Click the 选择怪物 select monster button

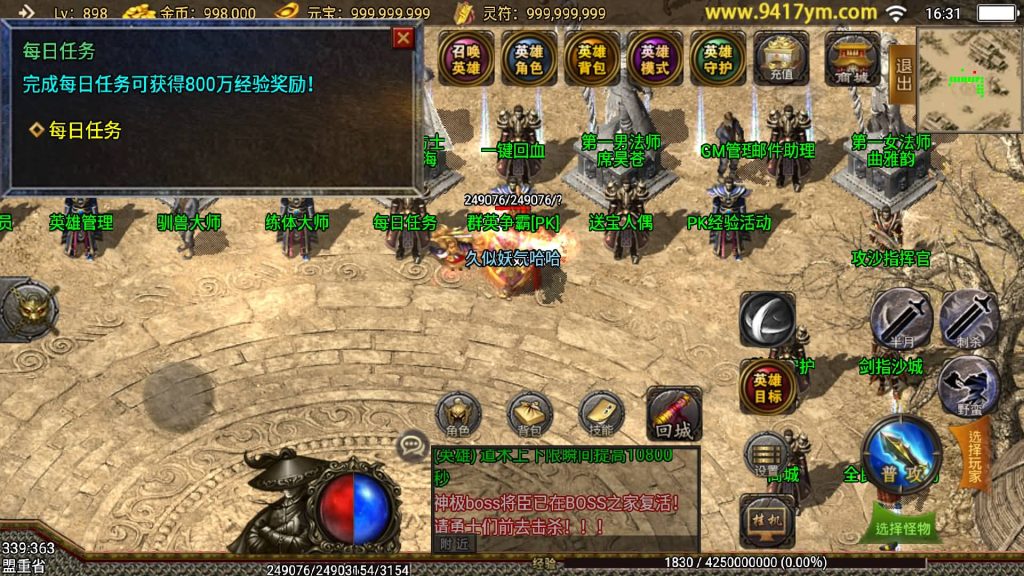[901, 528]
